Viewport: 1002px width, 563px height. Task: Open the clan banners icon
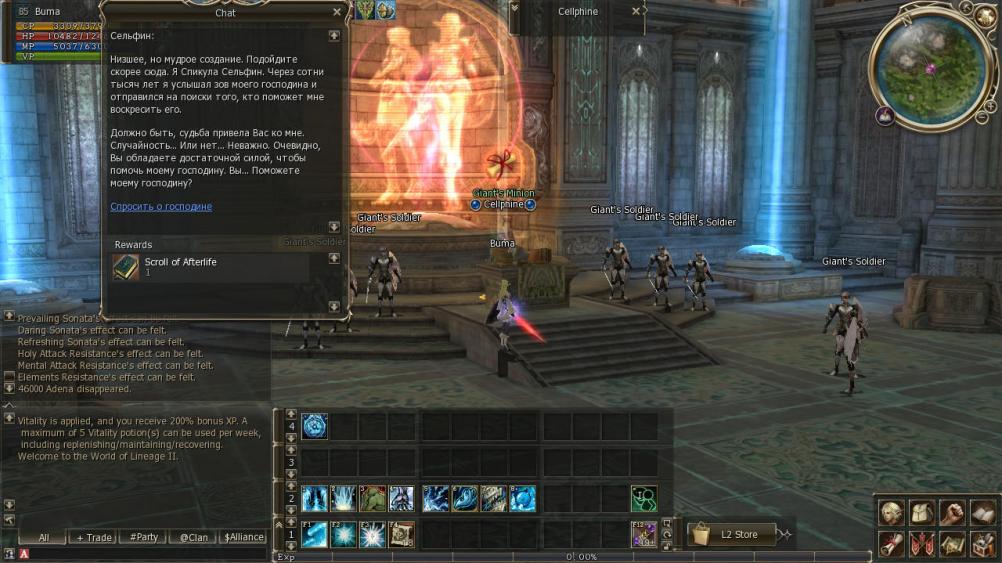point(922,544)
